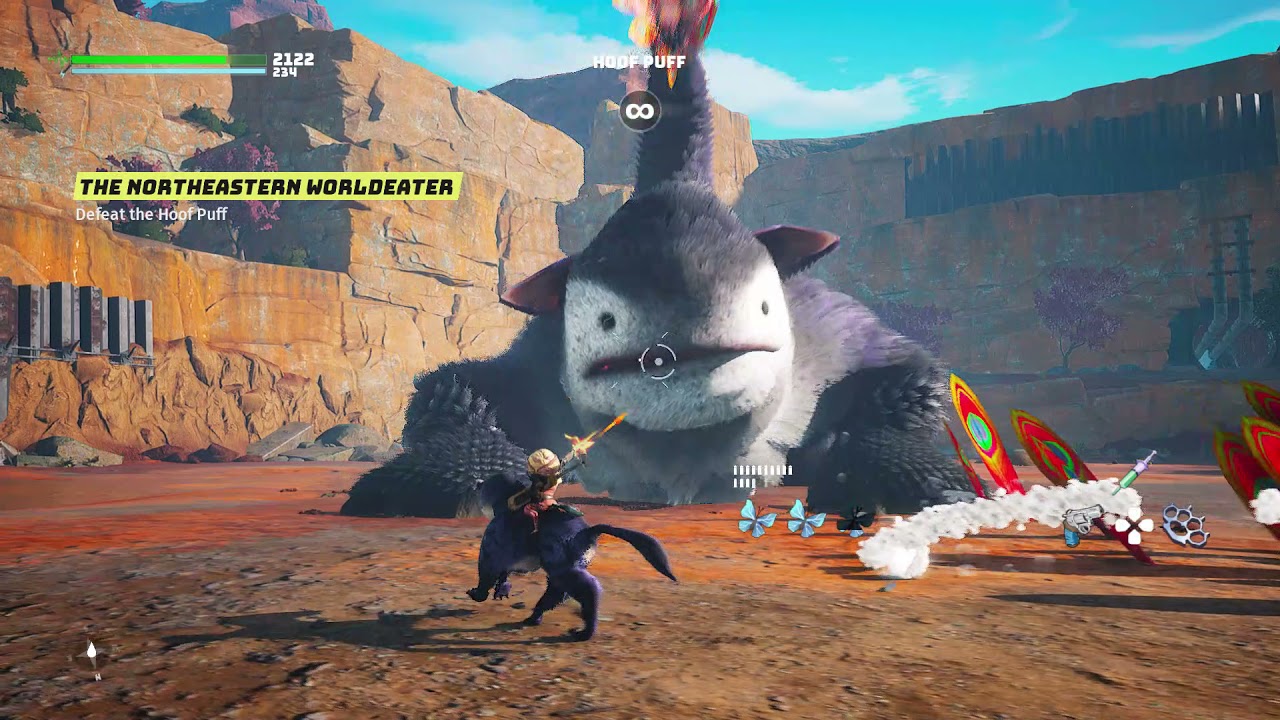Click the black butterfly by the boss
1280x720 pixels.
(855, 520)
